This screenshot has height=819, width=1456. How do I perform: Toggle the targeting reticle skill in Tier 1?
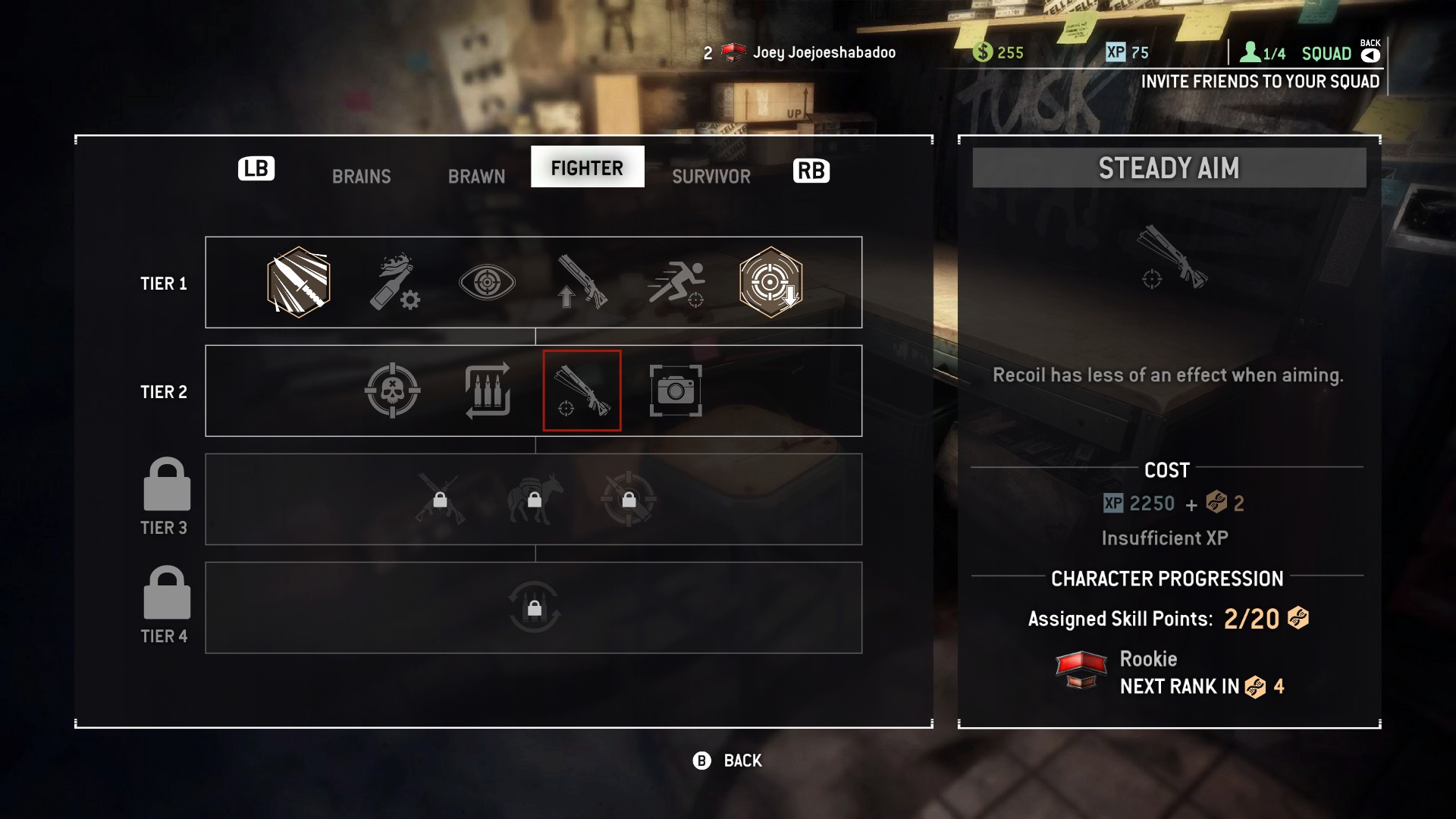tap(771, 282)
